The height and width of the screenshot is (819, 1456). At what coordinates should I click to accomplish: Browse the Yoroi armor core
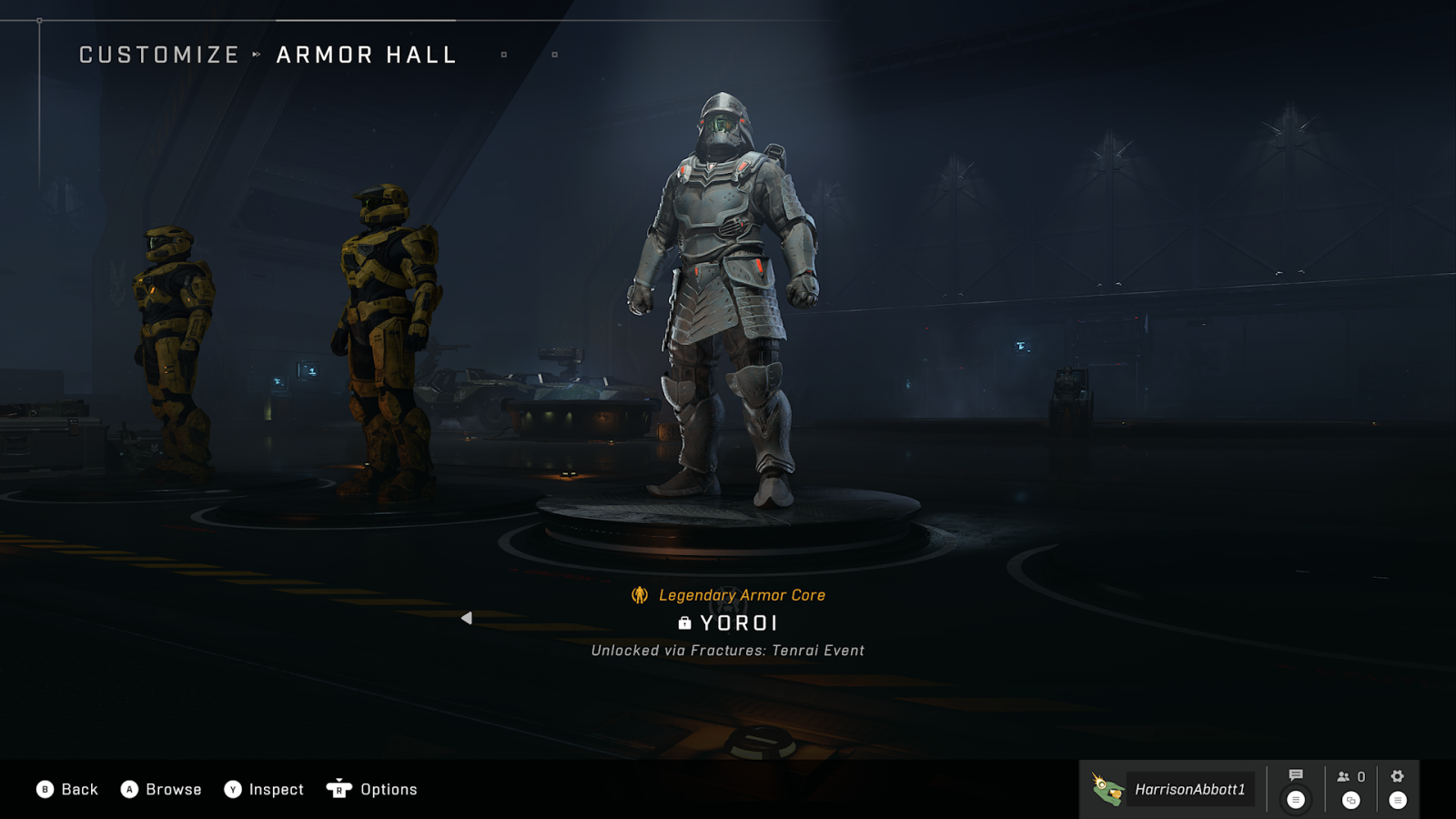(x=161, y=789)
